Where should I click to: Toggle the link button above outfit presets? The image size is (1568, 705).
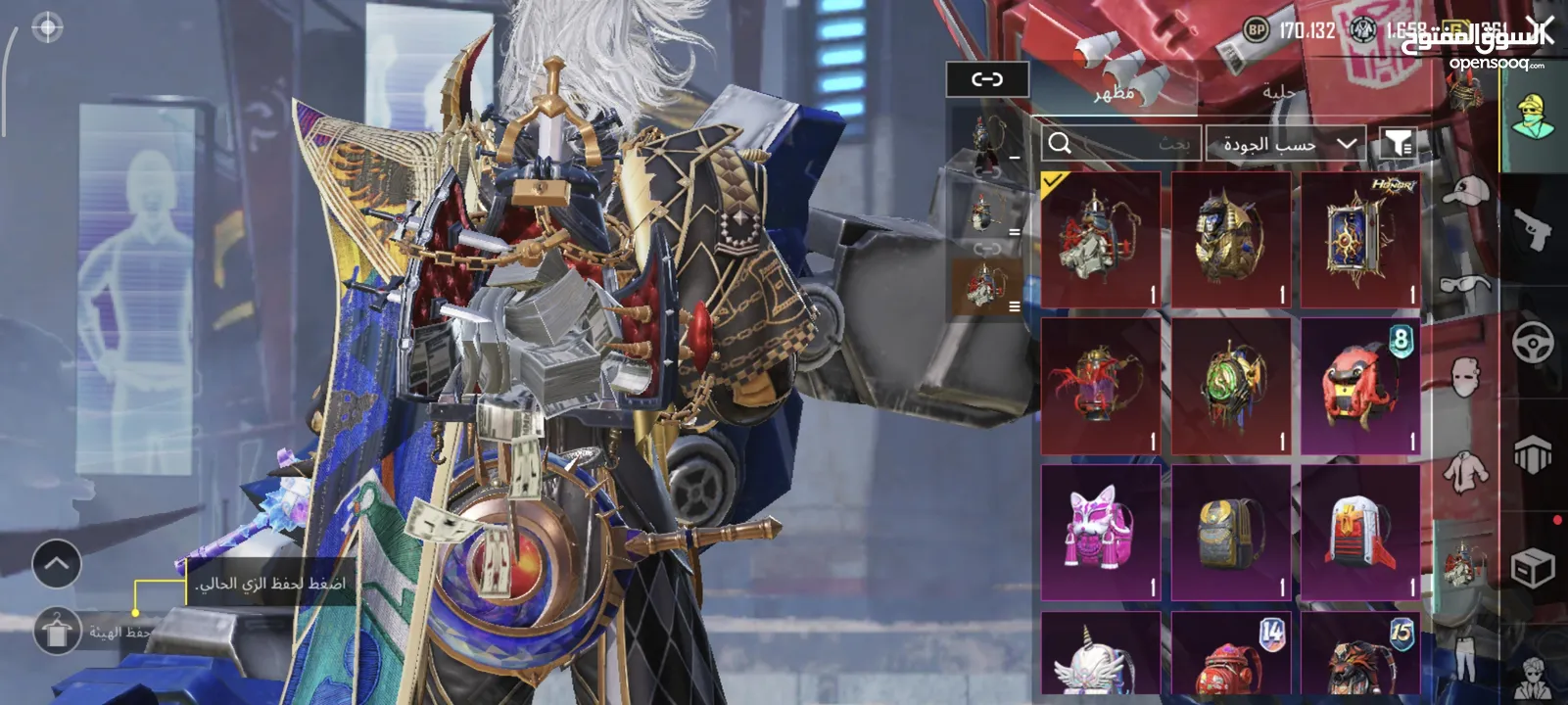(x=987, y=79)
